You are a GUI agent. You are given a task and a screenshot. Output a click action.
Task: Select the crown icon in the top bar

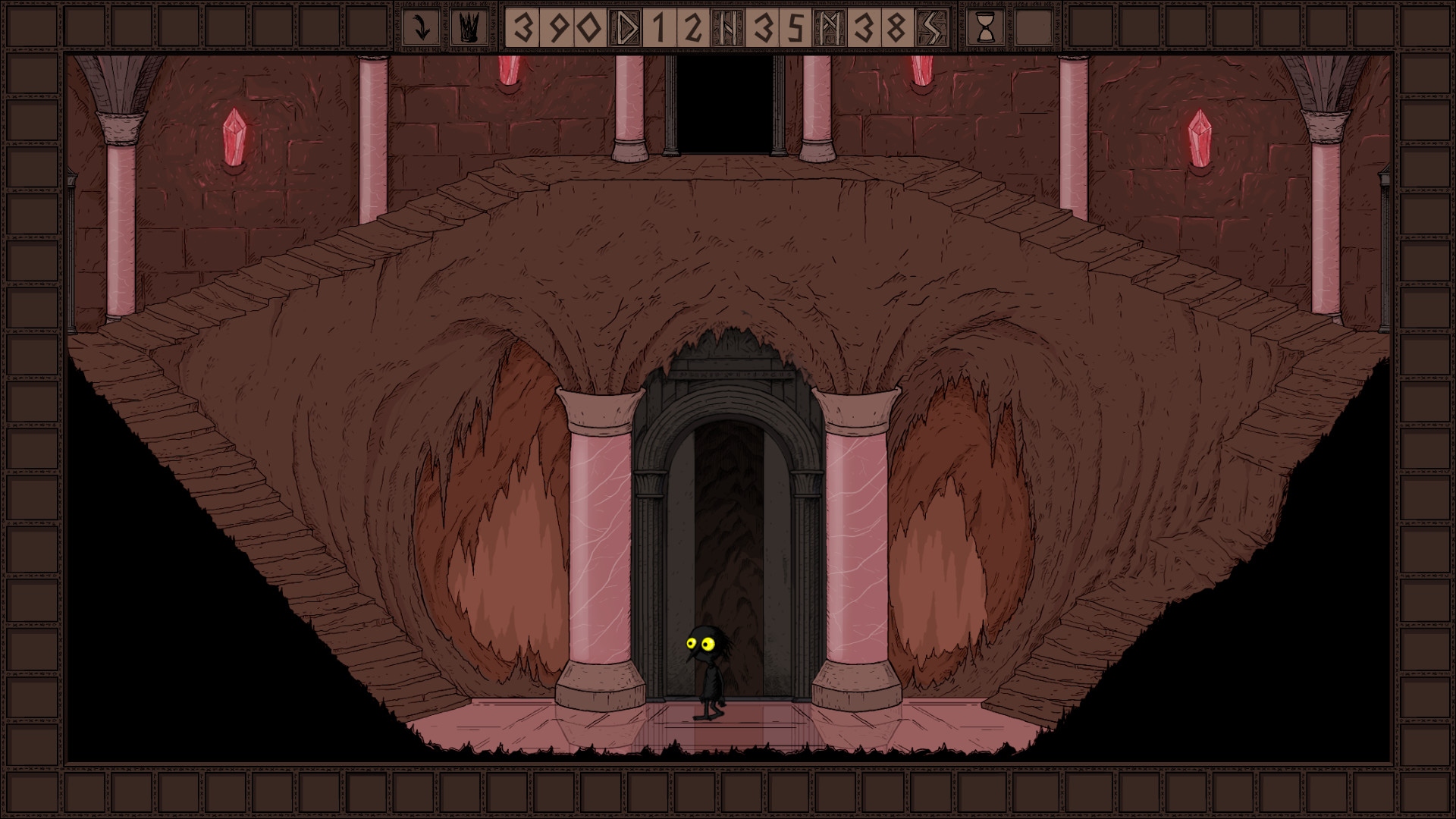coord(467,27)
